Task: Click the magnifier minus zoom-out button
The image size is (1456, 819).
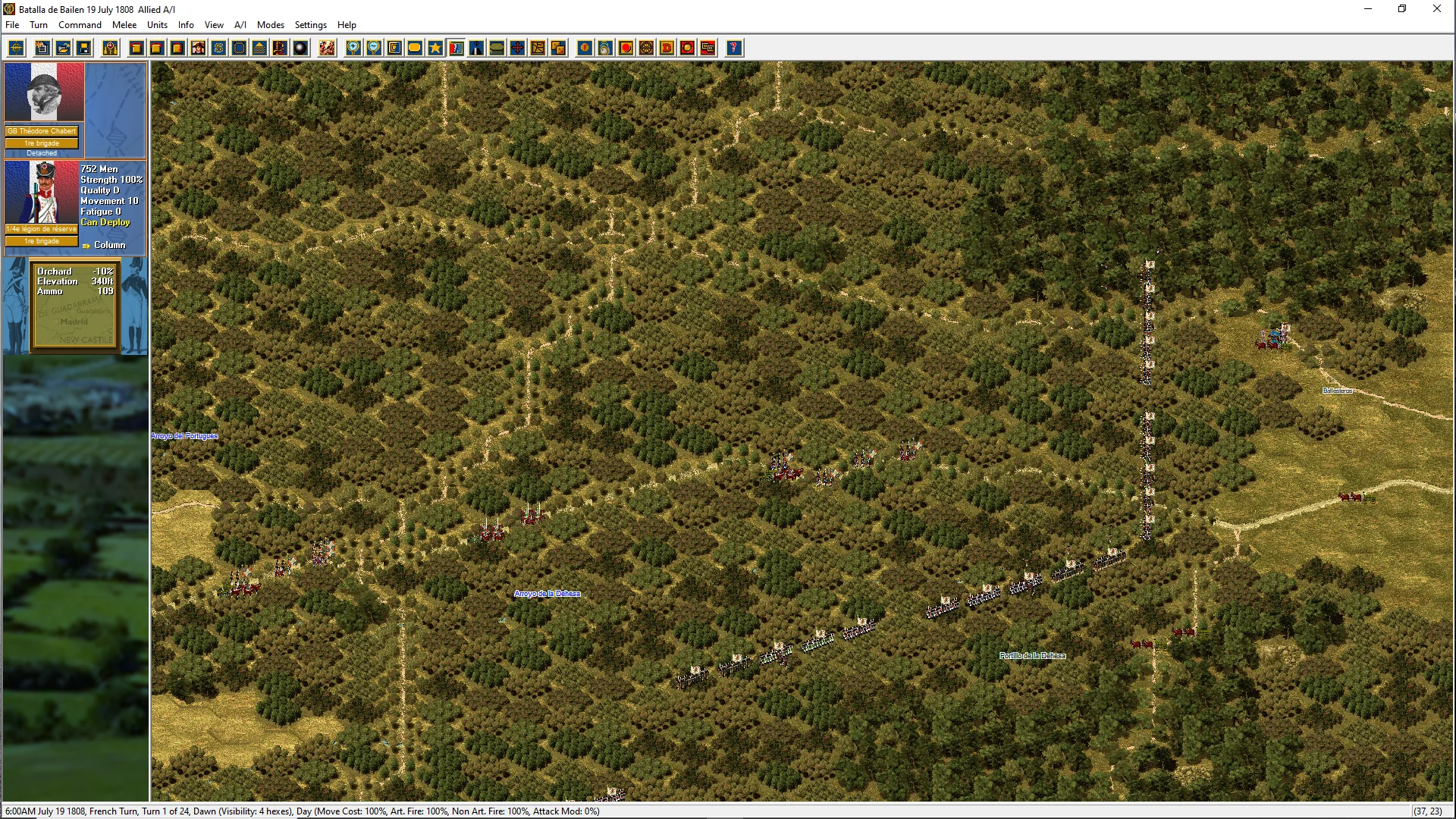Action: (x=374, y=49)
